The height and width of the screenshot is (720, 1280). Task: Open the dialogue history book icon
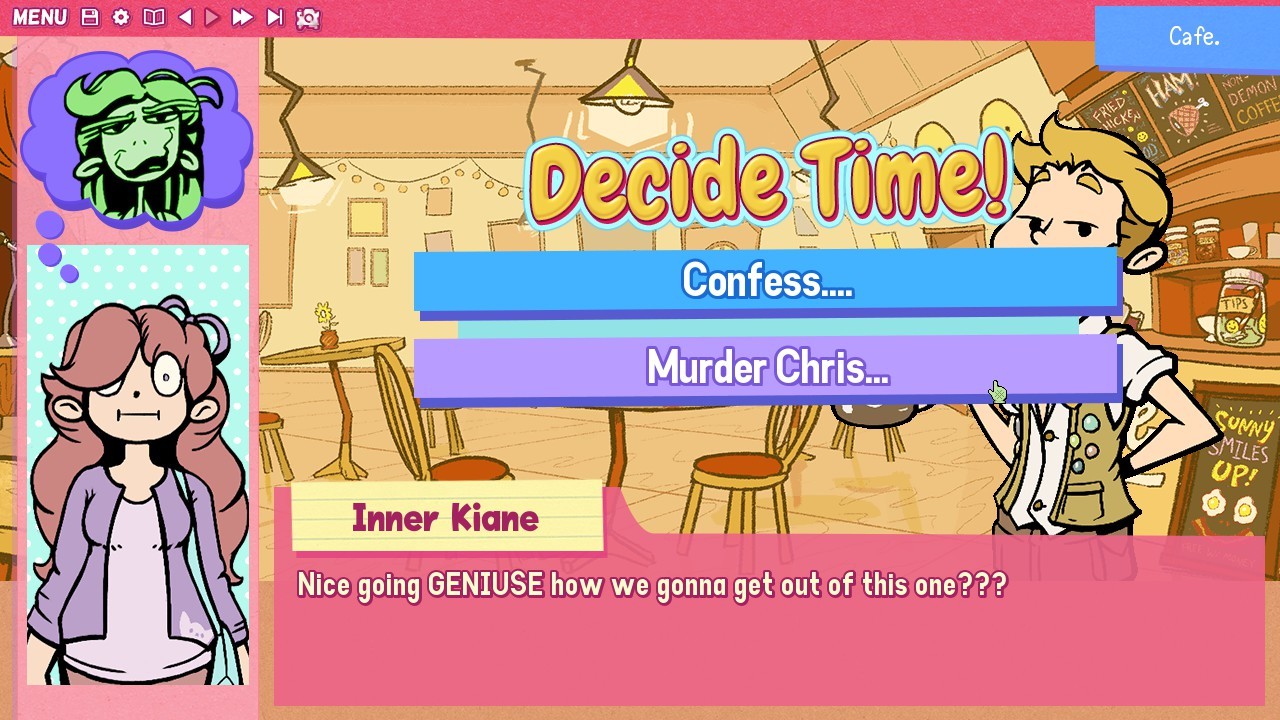pyautogui.click(x=152, y=17)
